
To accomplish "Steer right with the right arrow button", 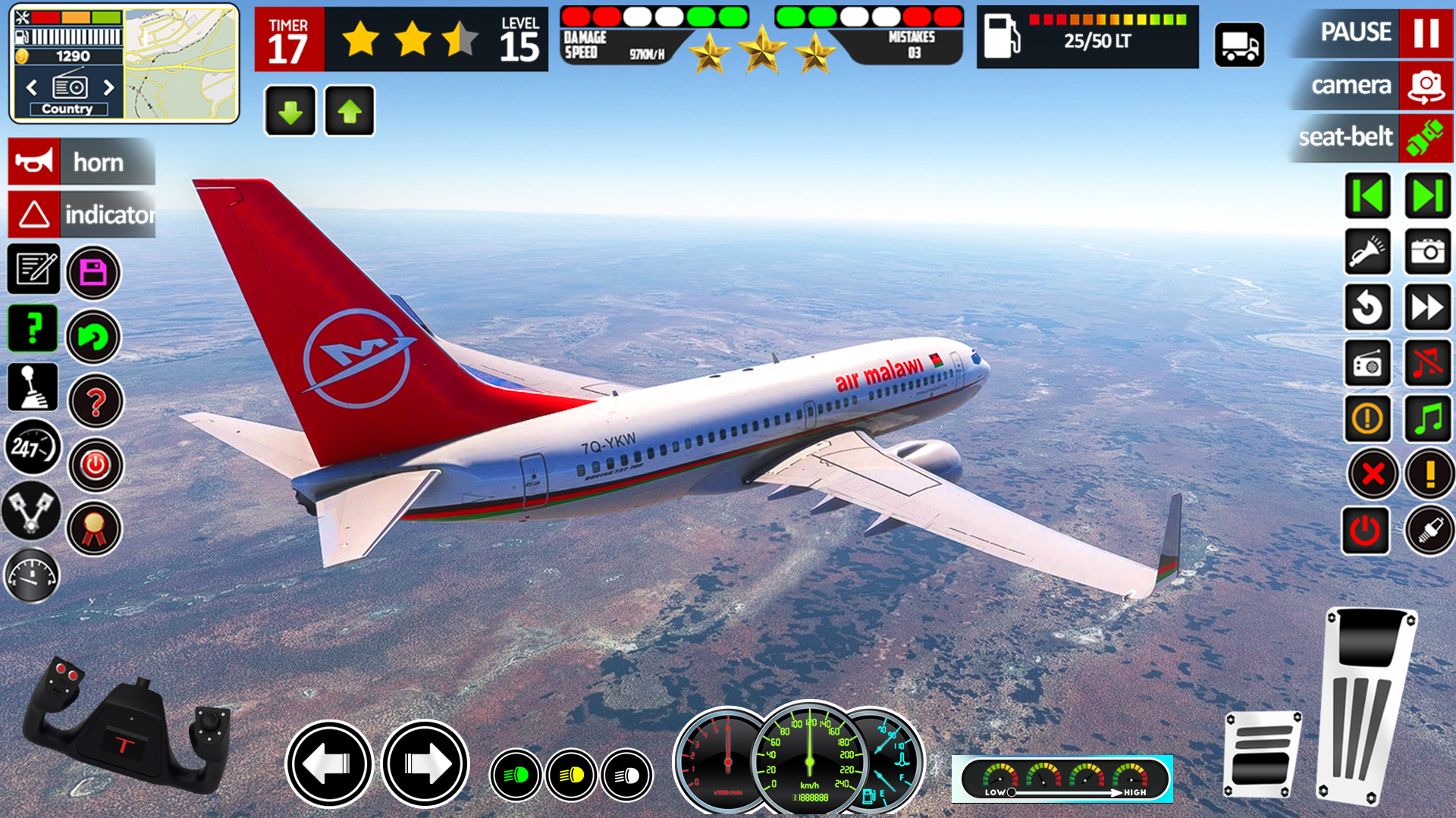I will (425, 763).
